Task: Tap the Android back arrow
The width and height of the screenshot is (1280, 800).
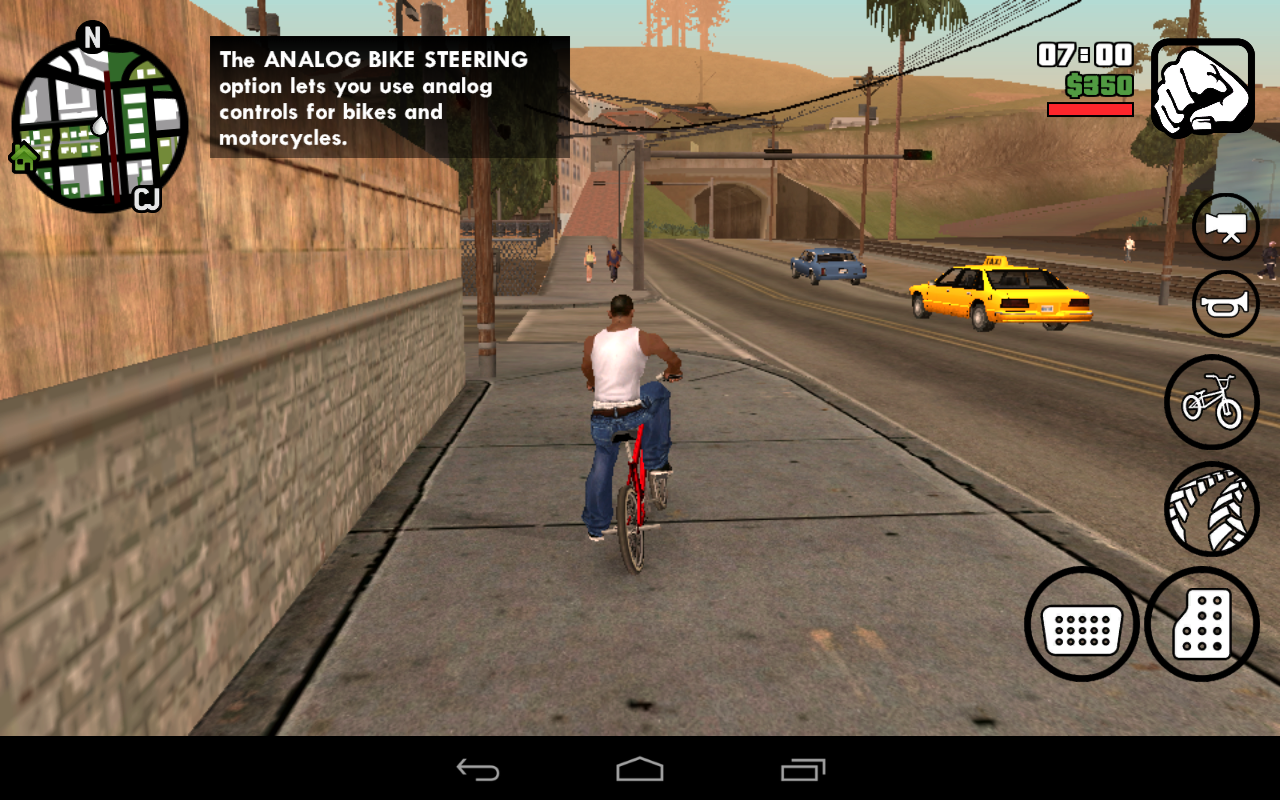Action: [477, 770]
